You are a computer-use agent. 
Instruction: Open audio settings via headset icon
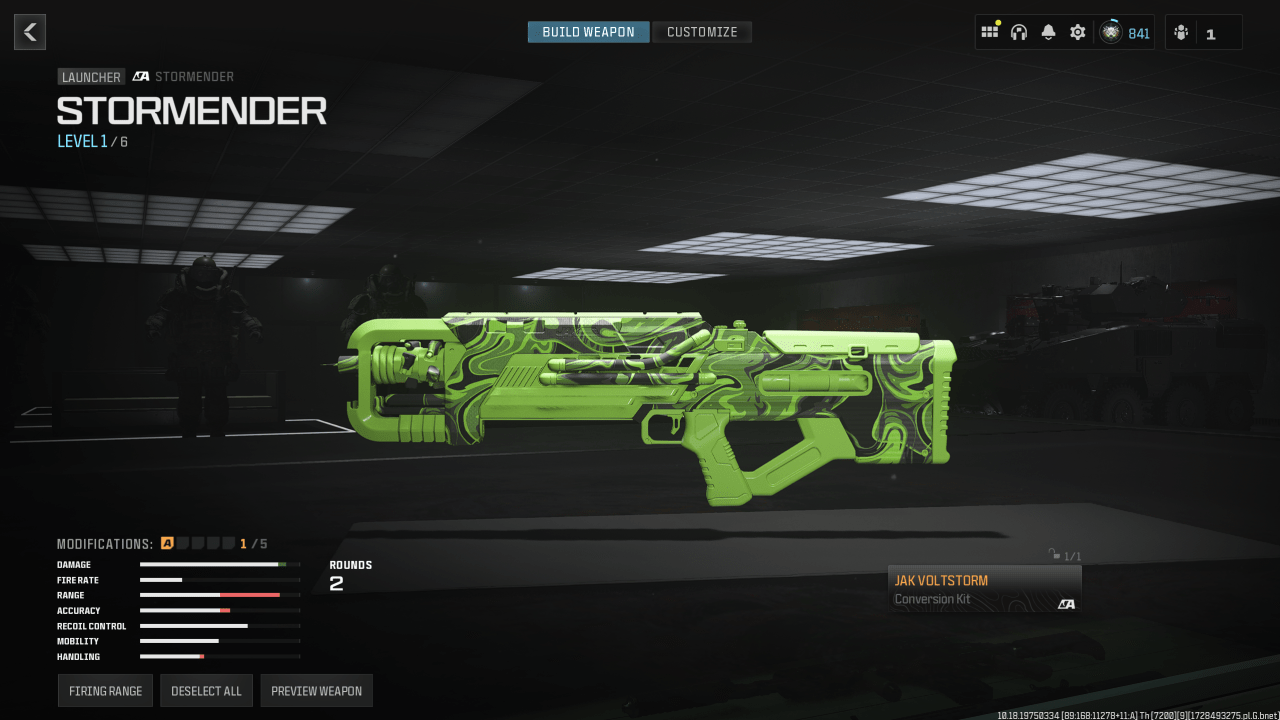[1018, 32]
